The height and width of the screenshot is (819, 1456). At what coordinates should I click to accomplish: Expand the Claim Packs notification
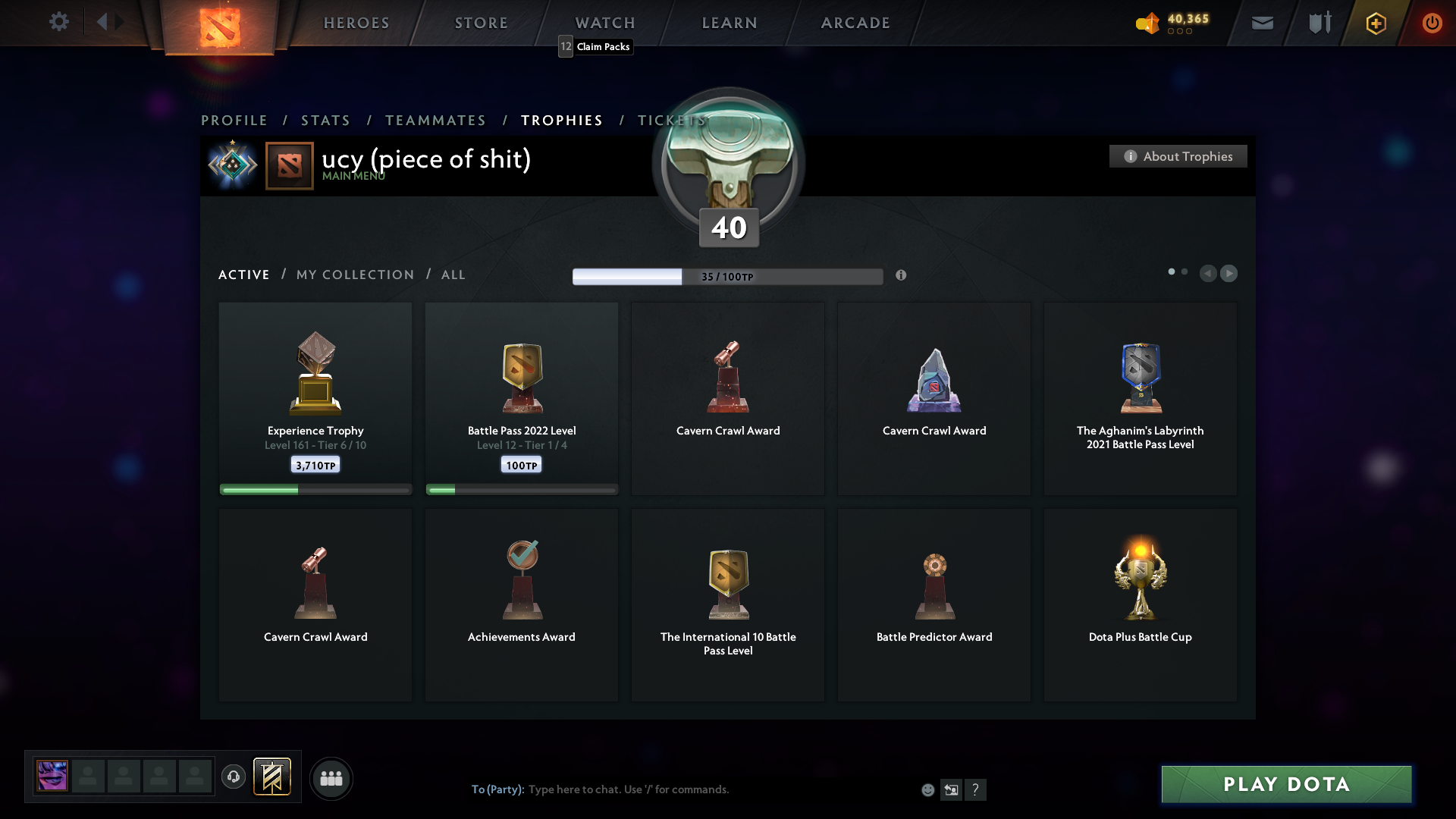click(x=595, y=46)
